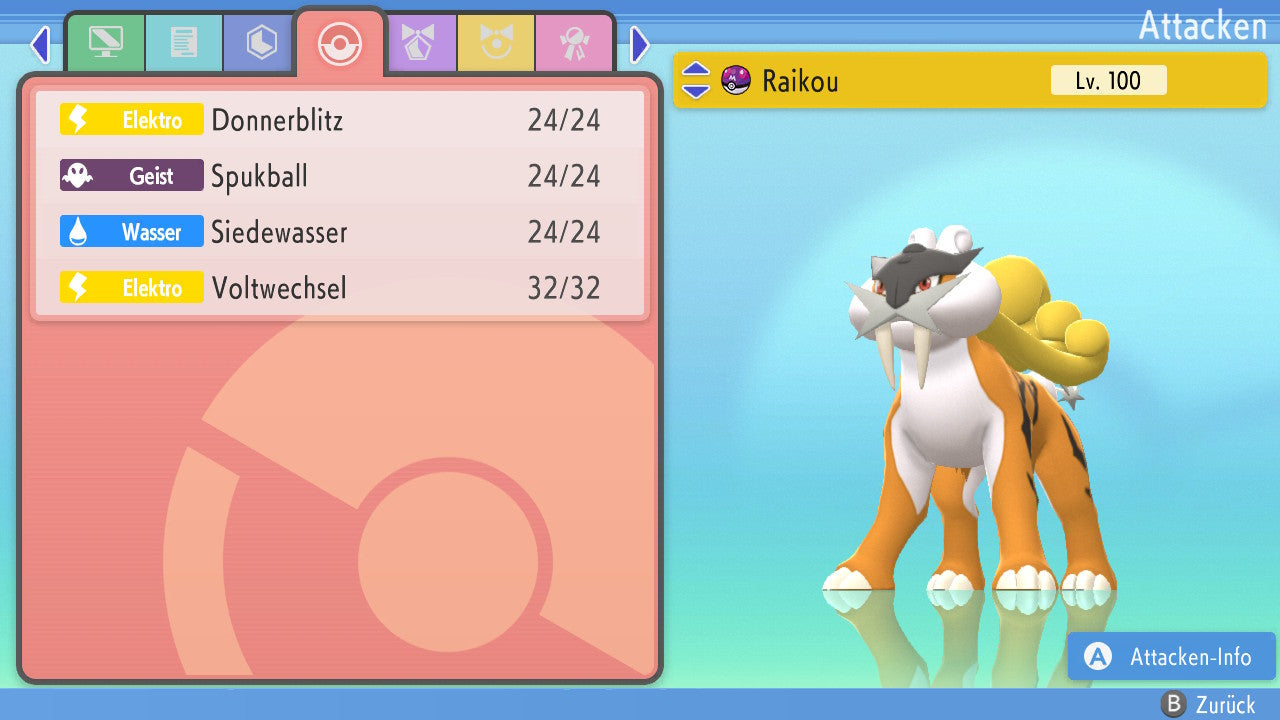Select the red Poké Ball moves tab
The width and height of the screenshot is (1280, 720).
coord(340,43)
